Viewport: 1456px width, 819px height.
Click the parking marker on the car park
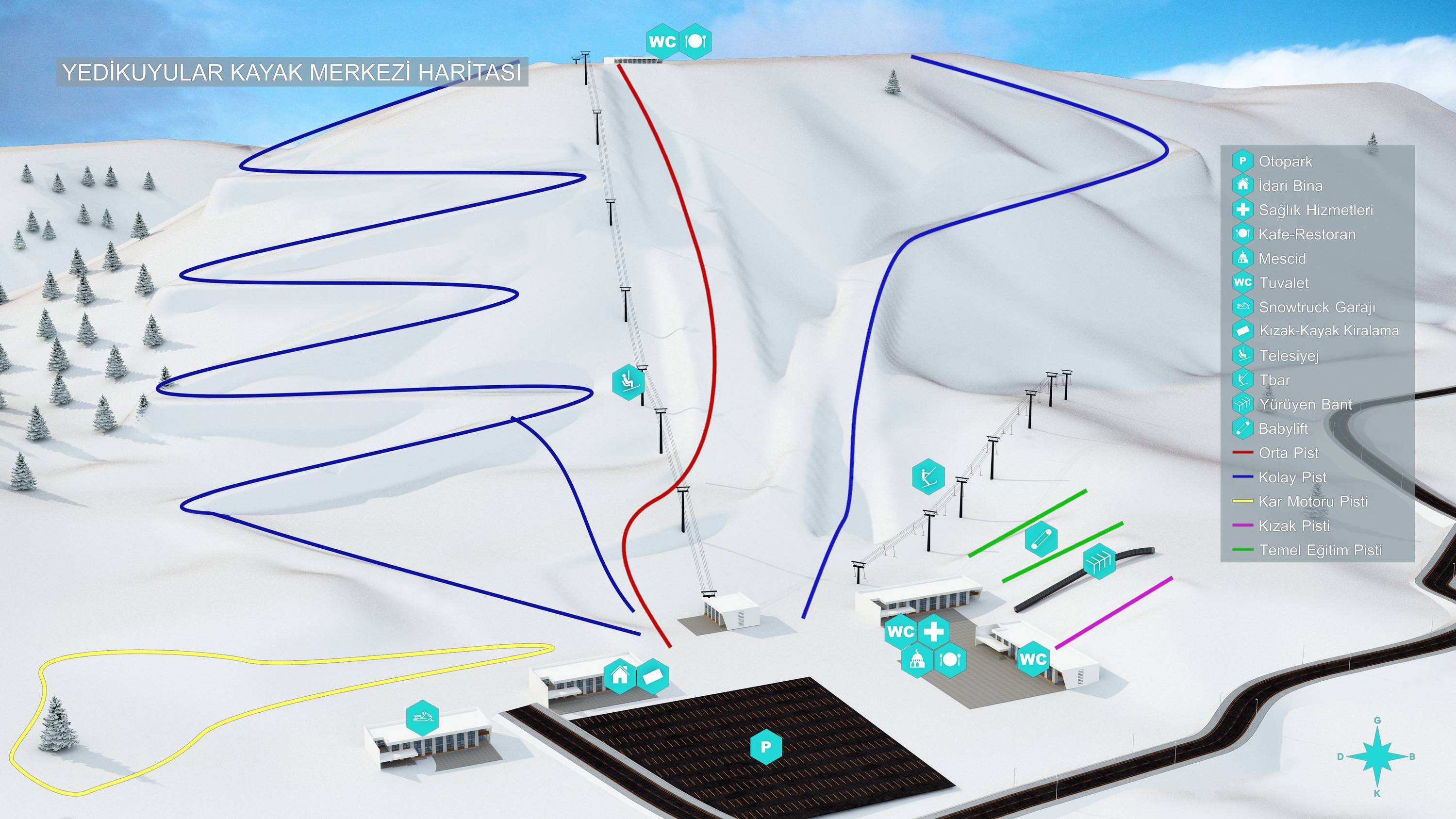tap(766, 747)
